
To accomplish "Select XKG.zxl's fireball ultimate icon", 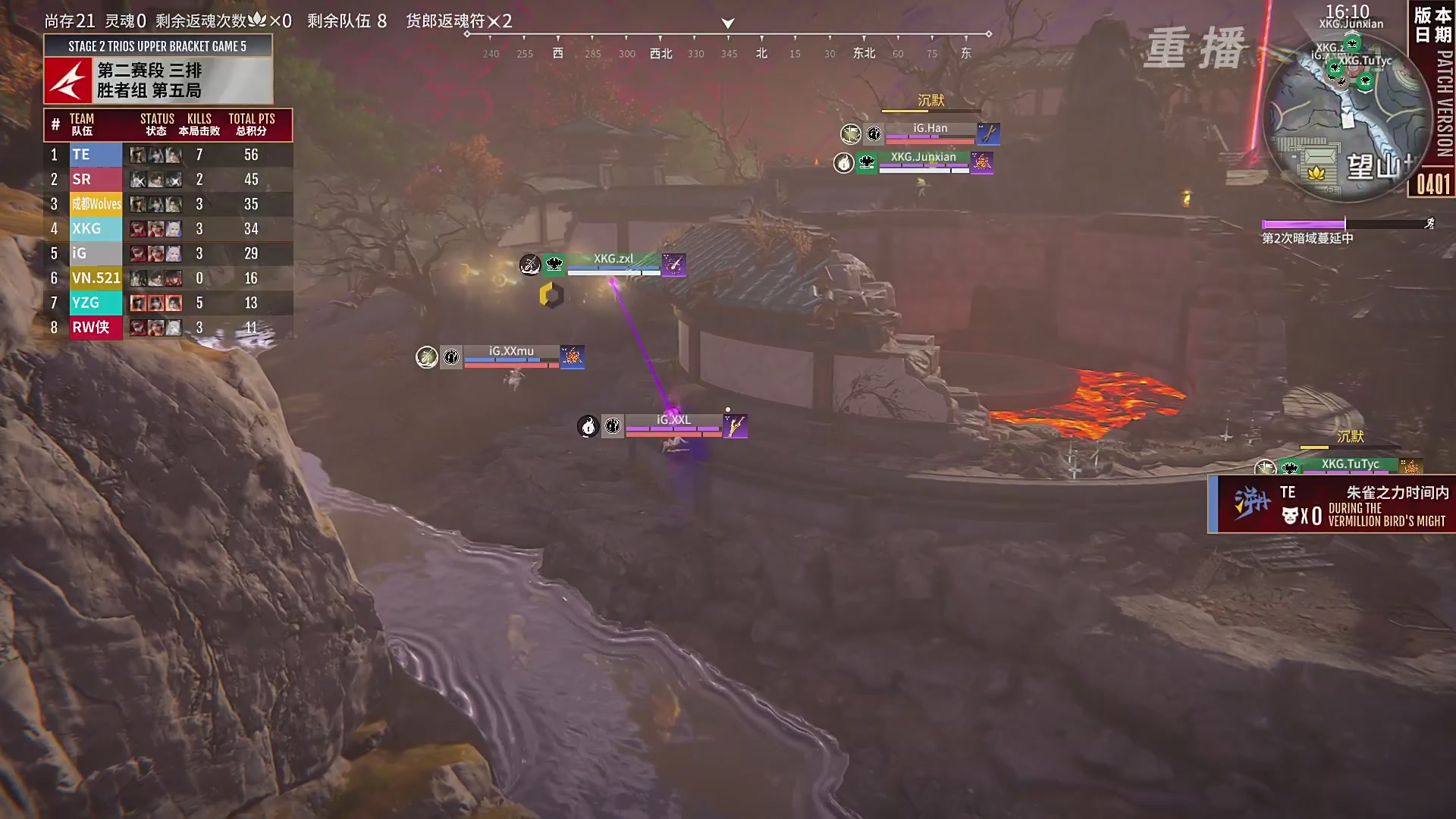I will click(673, 265).
